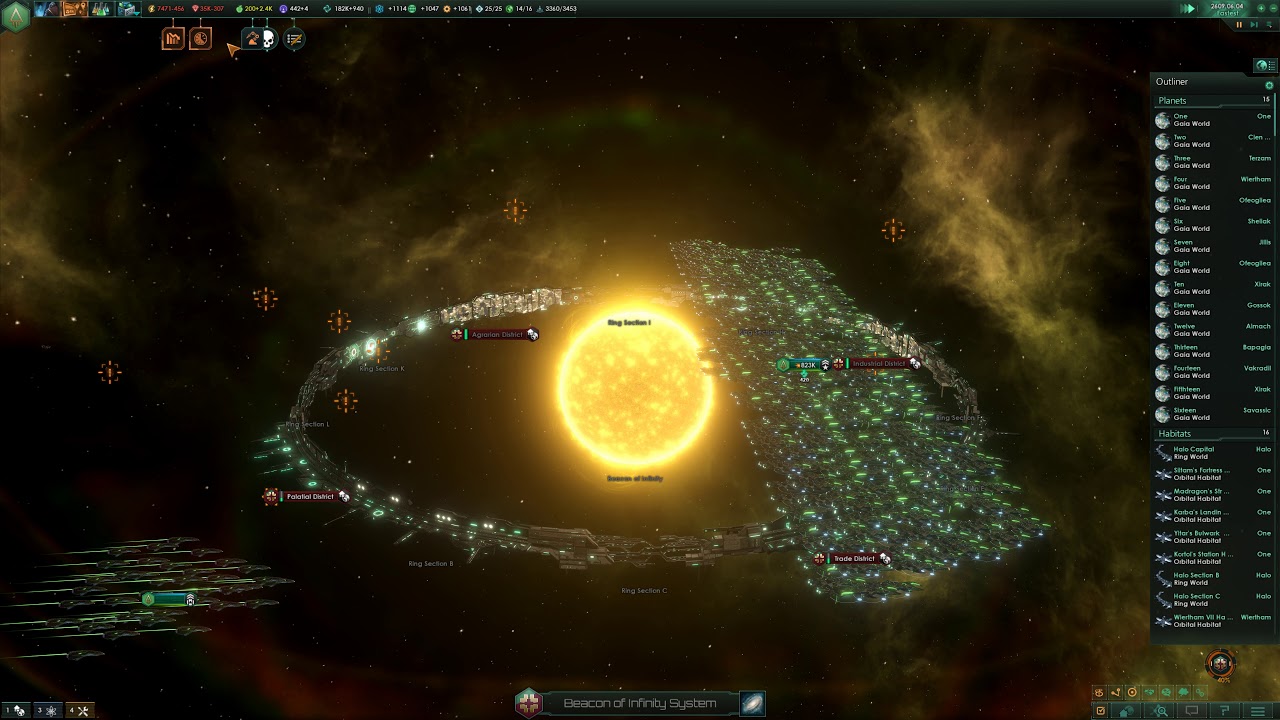The width and height of the screenshot is (1280, 720).
Task: Click the Palatial District ring label
Action: [x=310, y=497]
